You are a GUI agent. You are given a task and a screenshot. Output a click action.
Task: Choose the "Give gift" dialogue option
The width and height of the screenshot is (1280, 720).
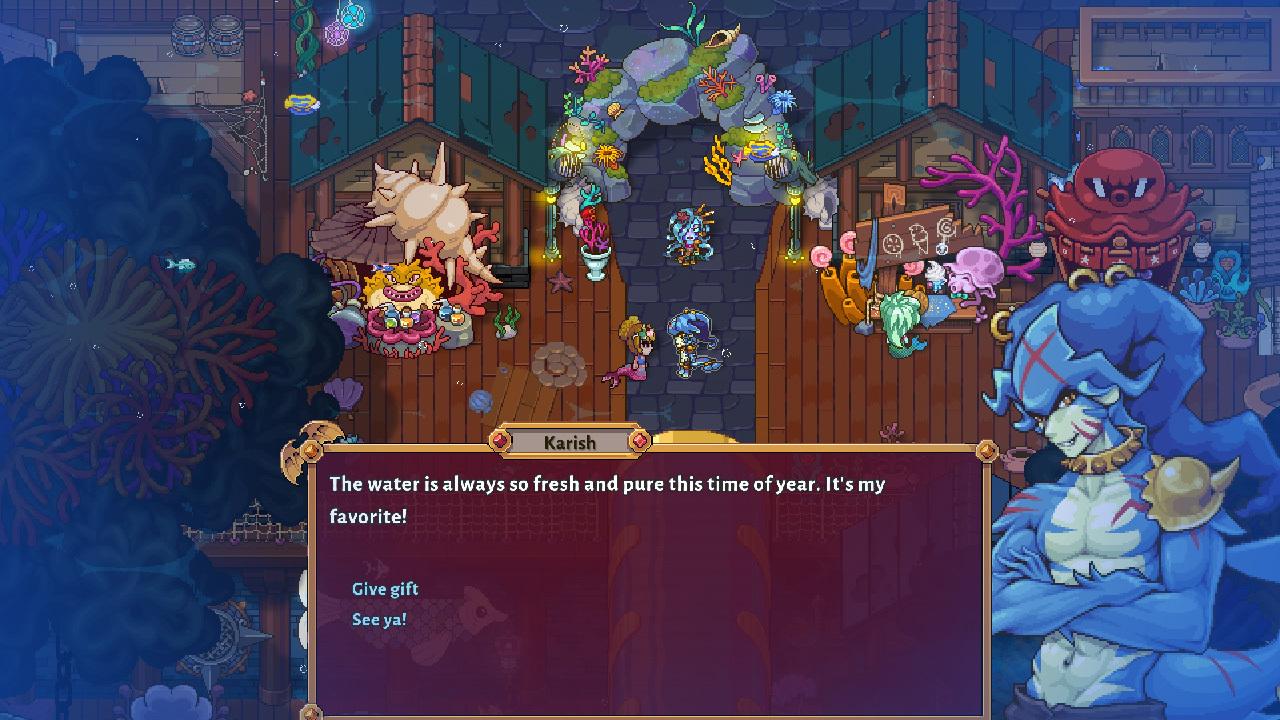pos(385,589)
